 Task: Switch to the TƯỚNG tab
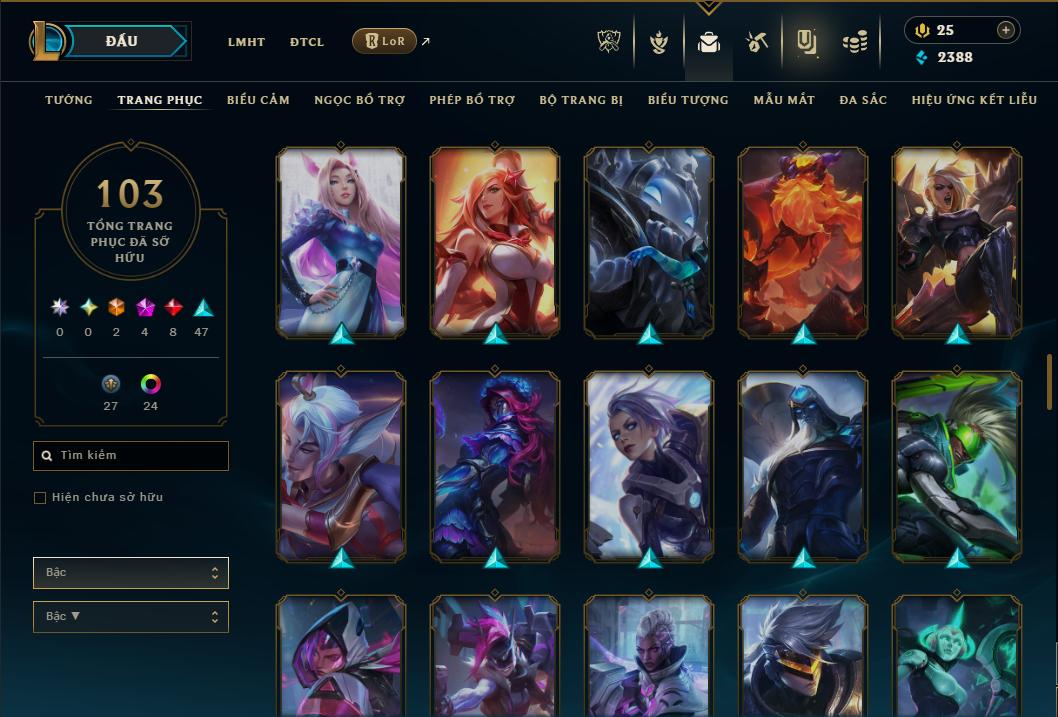pos(69,100)
